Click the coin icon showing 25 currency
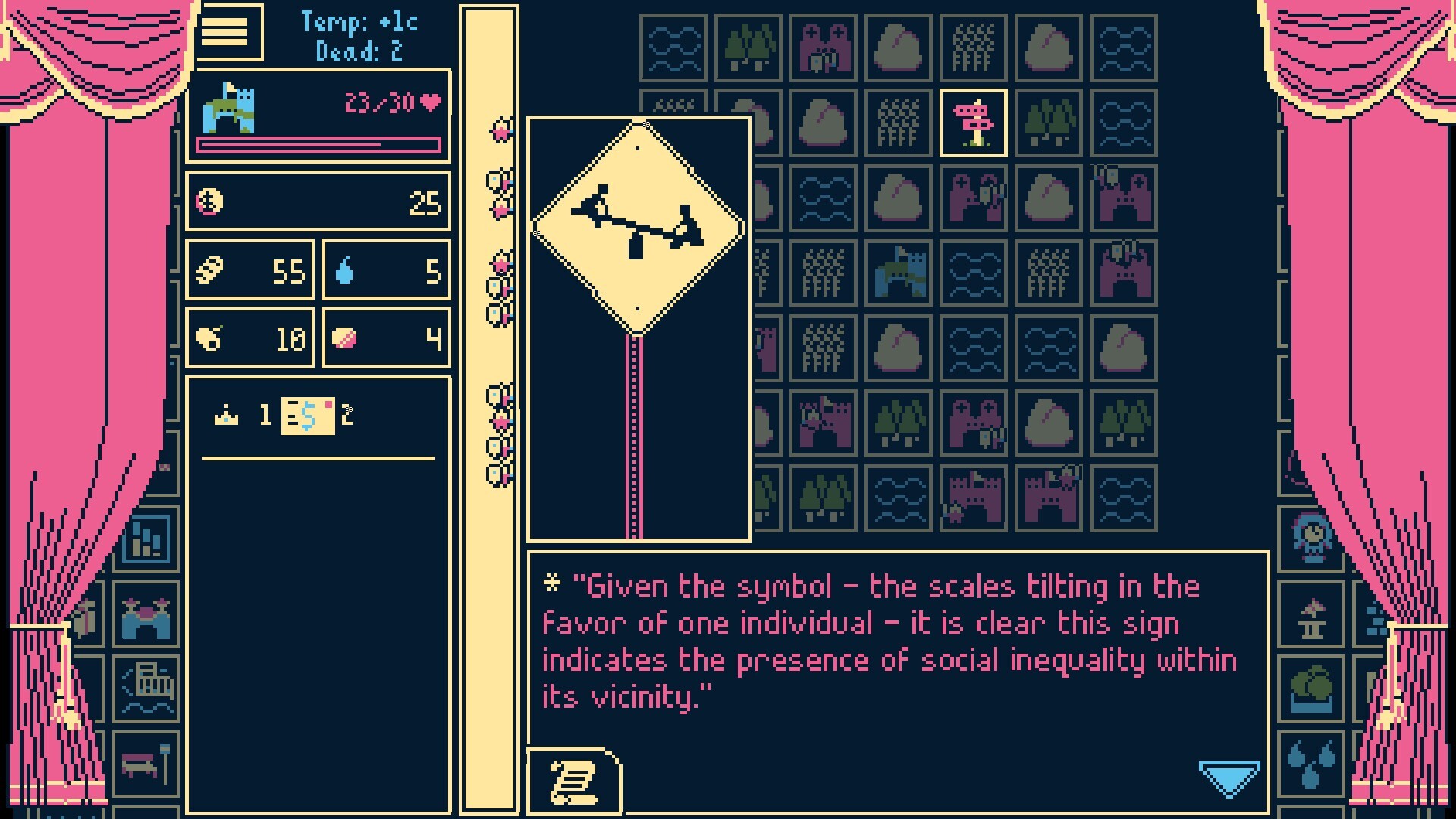The height and width of the screenshot is (819, 1456). (x=210, y=201)
